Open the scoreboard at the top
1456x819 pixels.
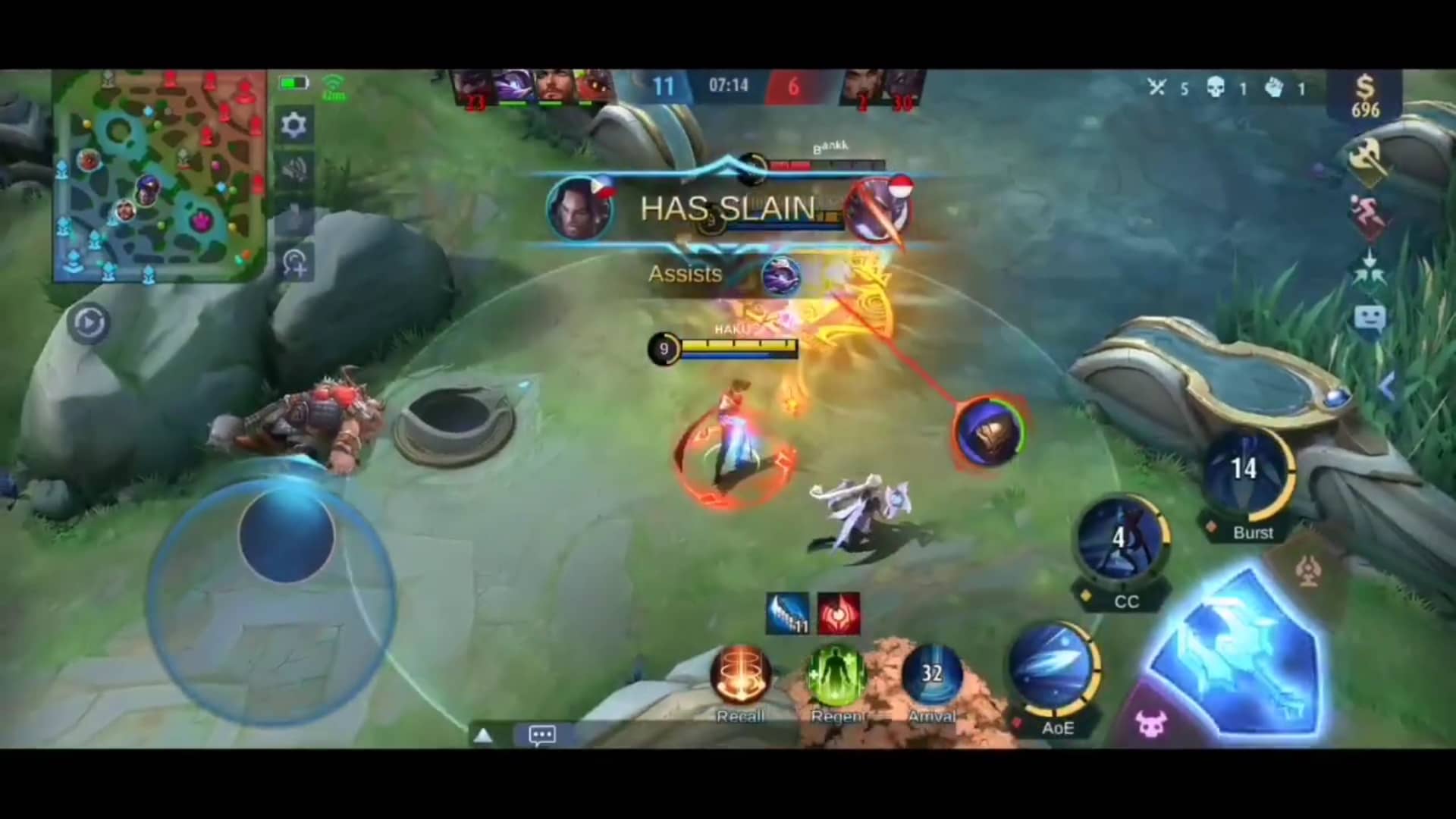[726, 86]
